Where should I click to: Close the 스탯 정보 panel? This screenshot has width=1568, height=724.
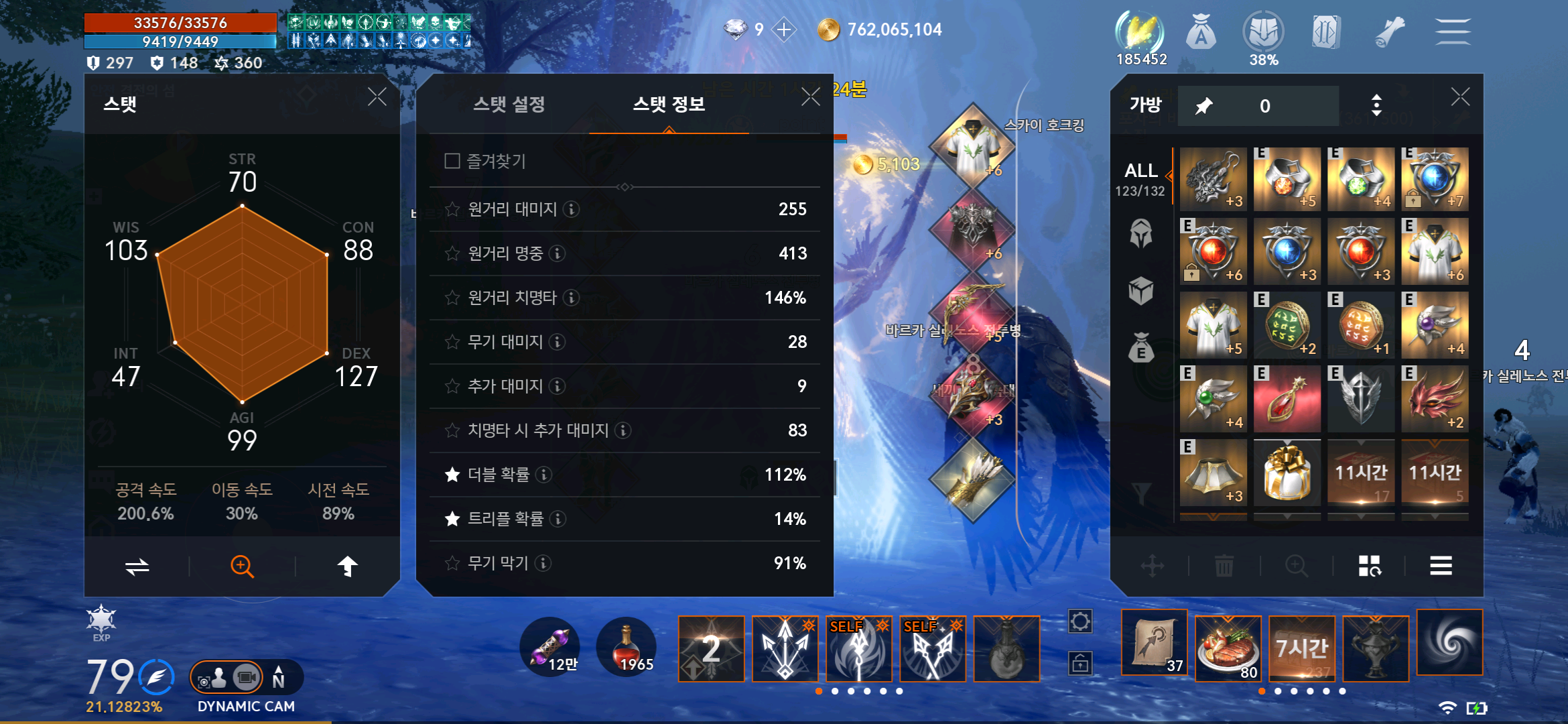(811, 97)
